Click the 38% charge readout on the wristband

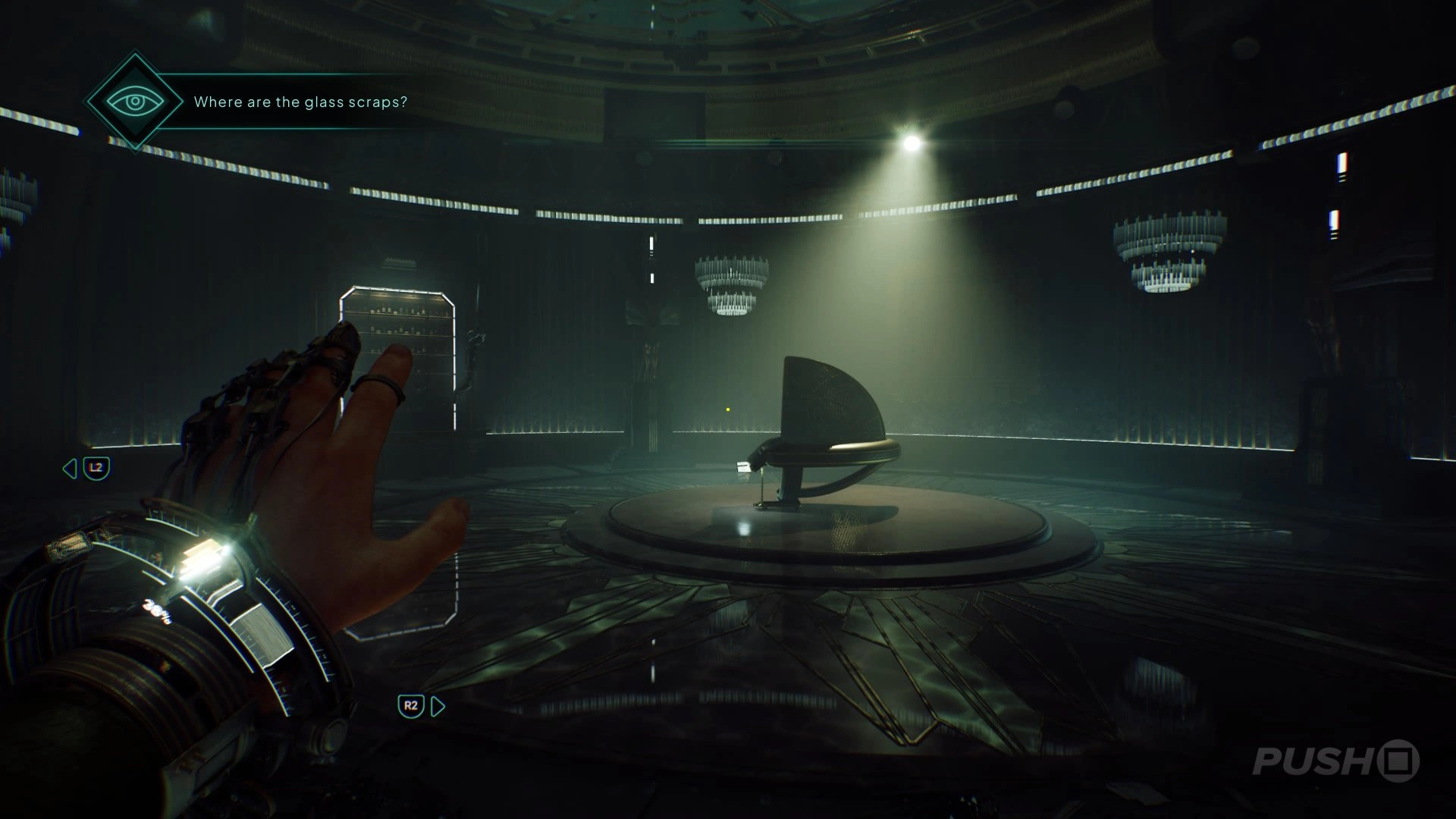[155, 610]
